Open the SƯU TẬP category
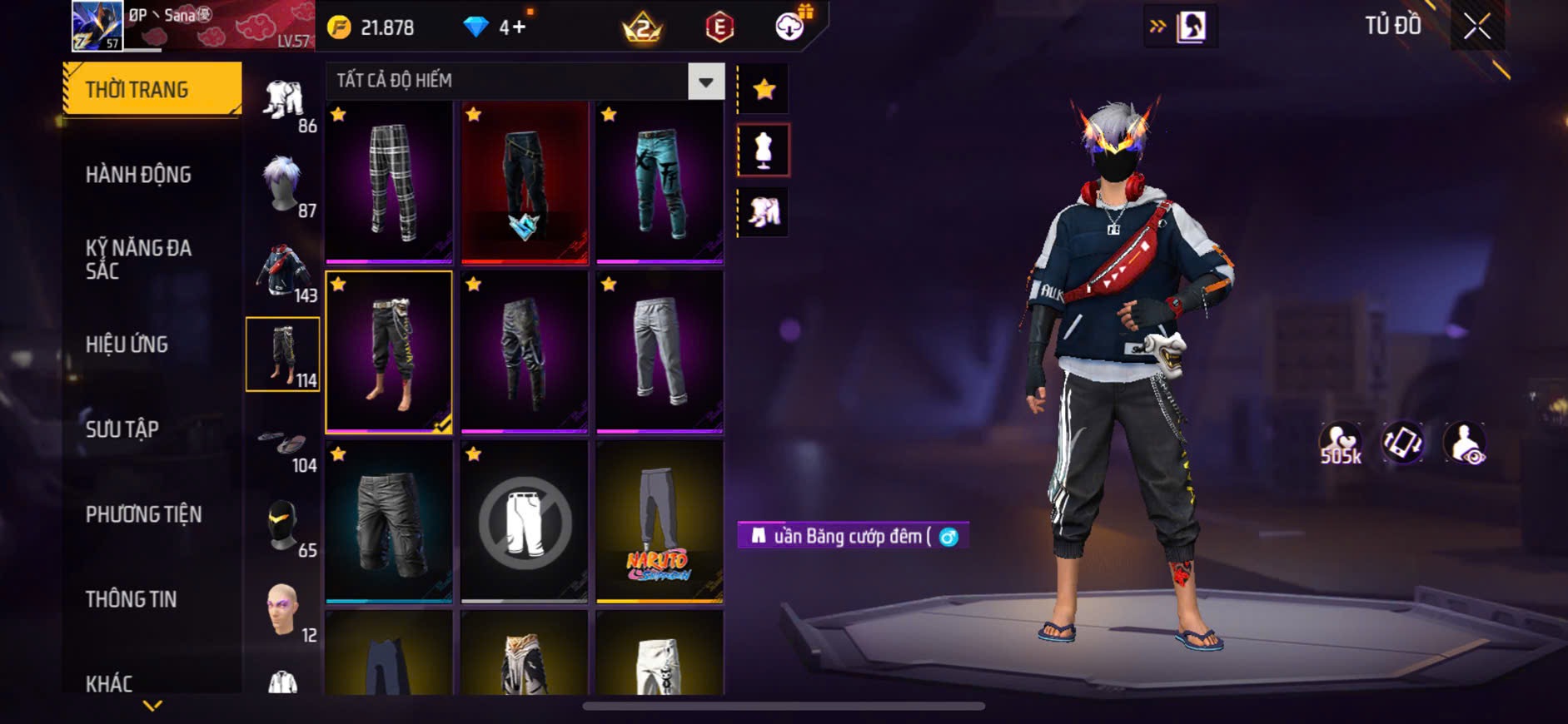This screenshot has height=724, width=1568. [x=122, y=429]
